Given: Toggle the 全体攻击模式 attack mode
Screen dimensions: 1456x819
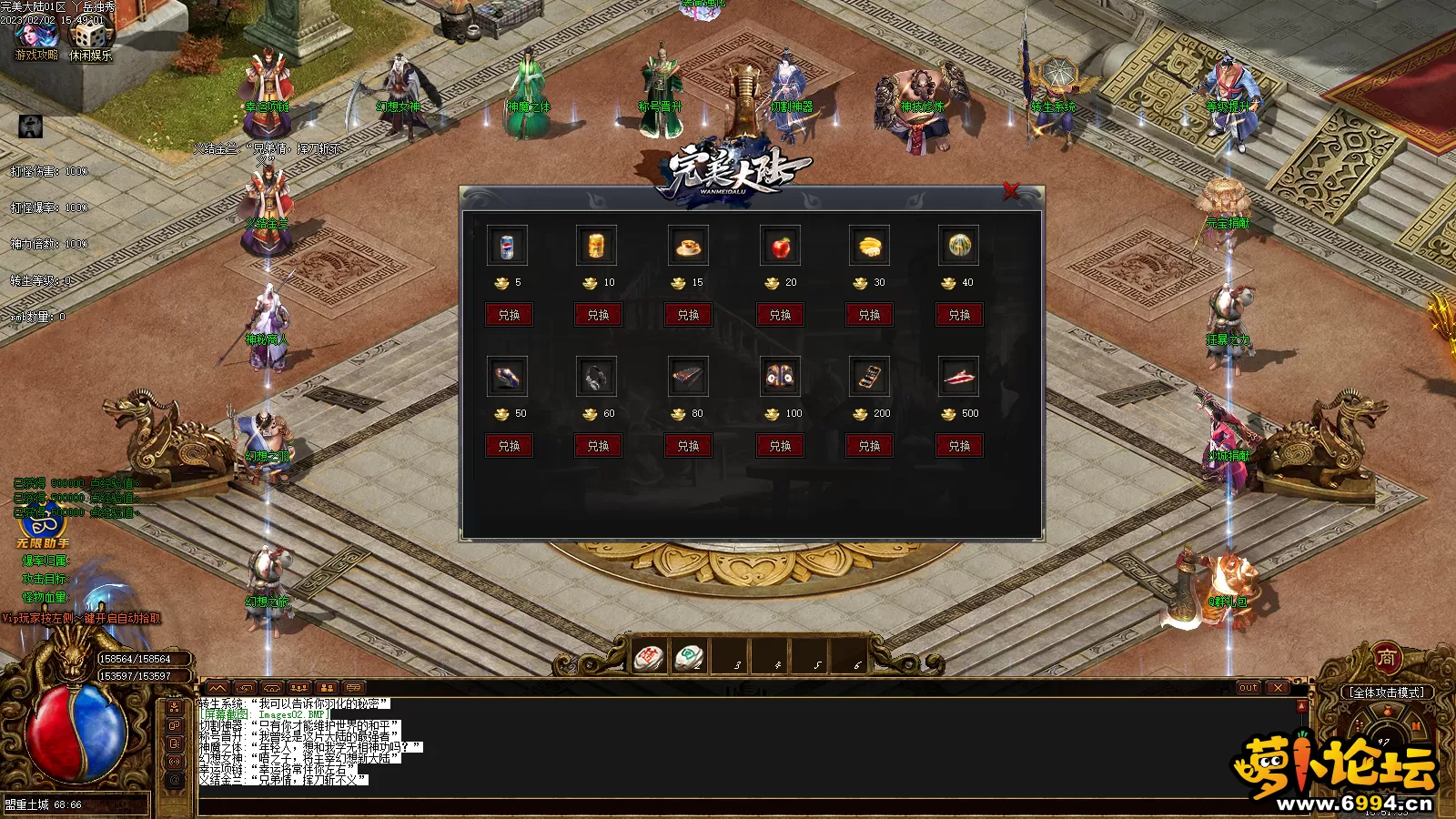Looking at the screenshot, I should pos(1386,693).
